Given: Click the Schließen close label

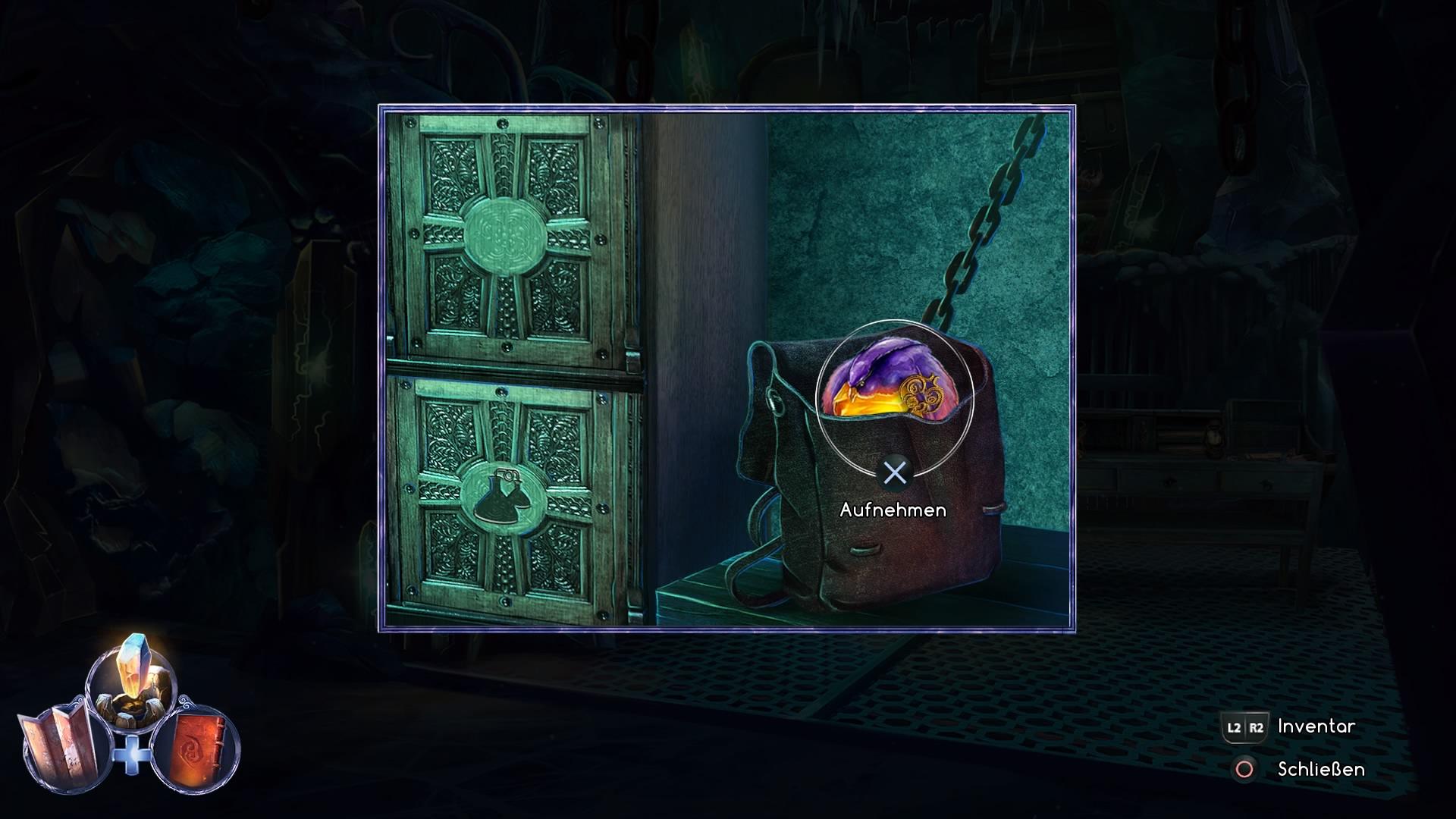Looking at the screenshot, I should pyautogui.click(x=1320, y=769).
